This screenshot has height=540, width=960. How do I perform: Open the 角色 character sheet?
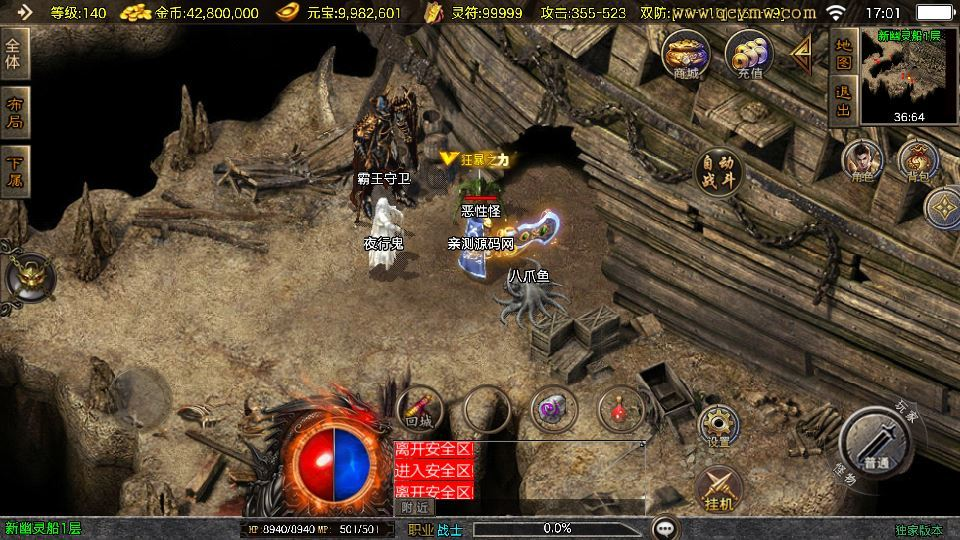click(859, 162)
